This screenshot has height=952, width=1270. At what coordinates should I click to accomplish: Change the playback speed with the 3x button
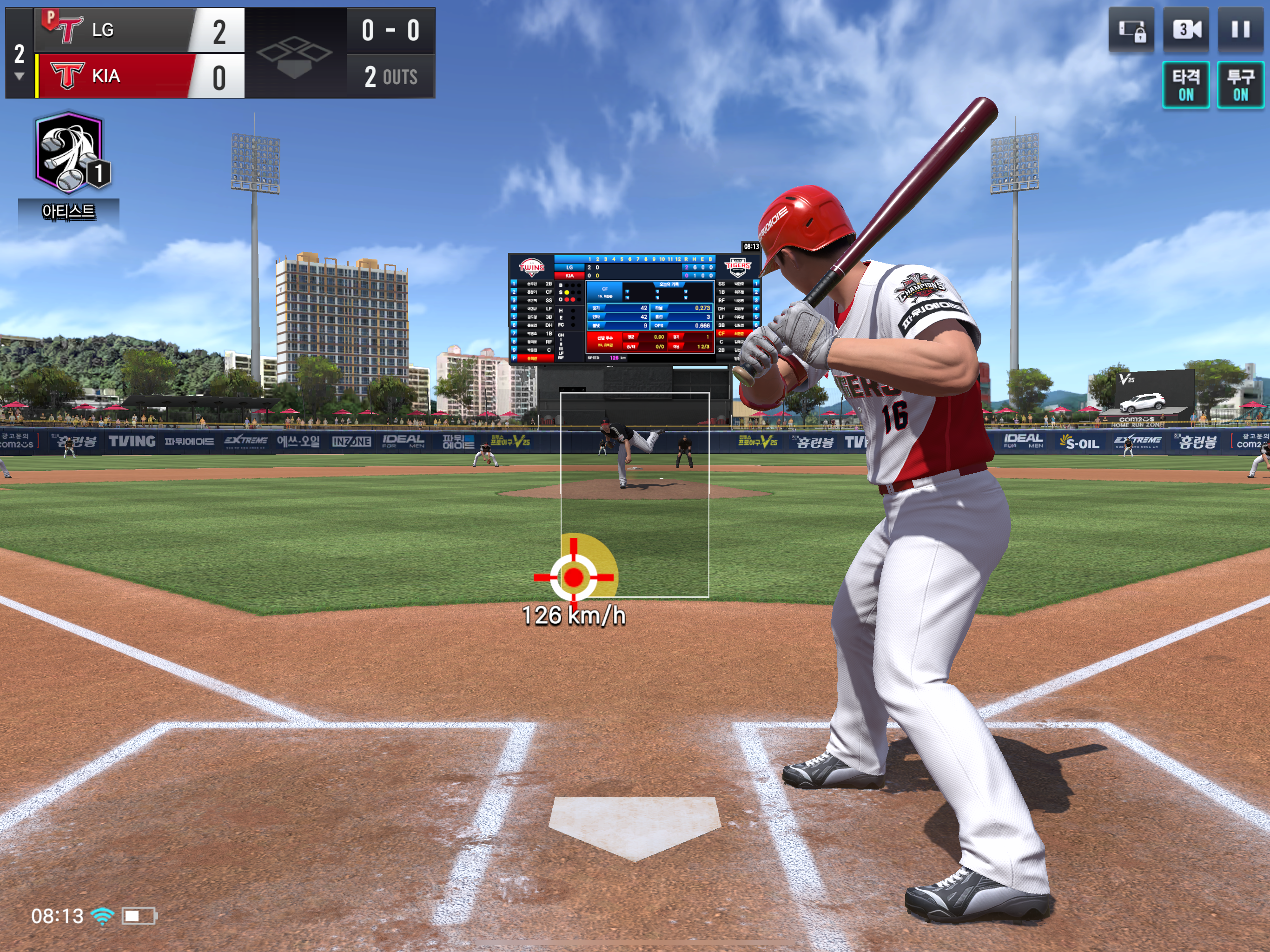pos(1186,30)
